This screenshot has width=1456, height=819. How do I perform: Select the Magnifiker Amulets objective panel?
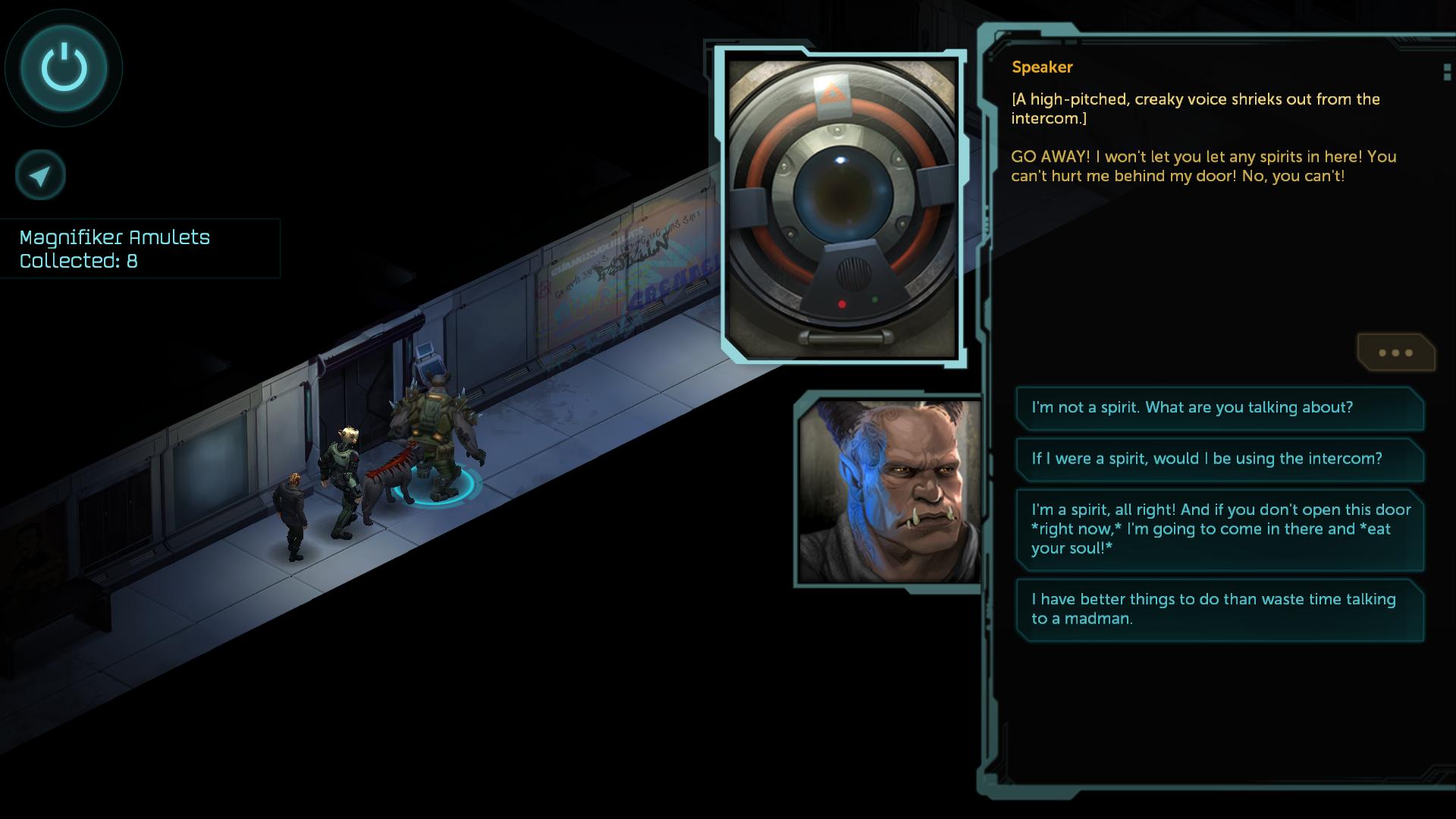tap(140, 249)
